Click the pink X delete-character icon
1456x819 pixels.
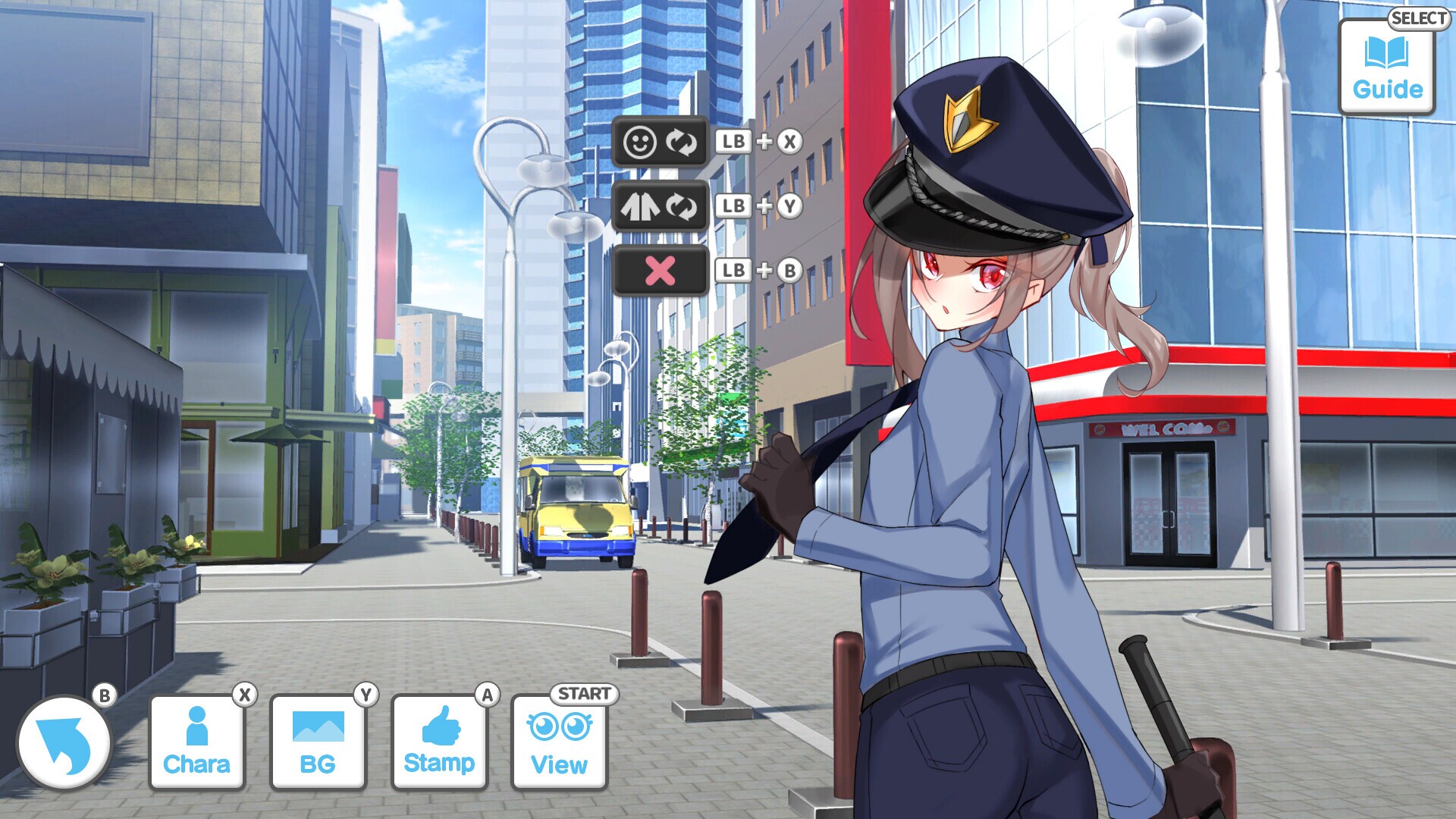(x=661, y=270)
